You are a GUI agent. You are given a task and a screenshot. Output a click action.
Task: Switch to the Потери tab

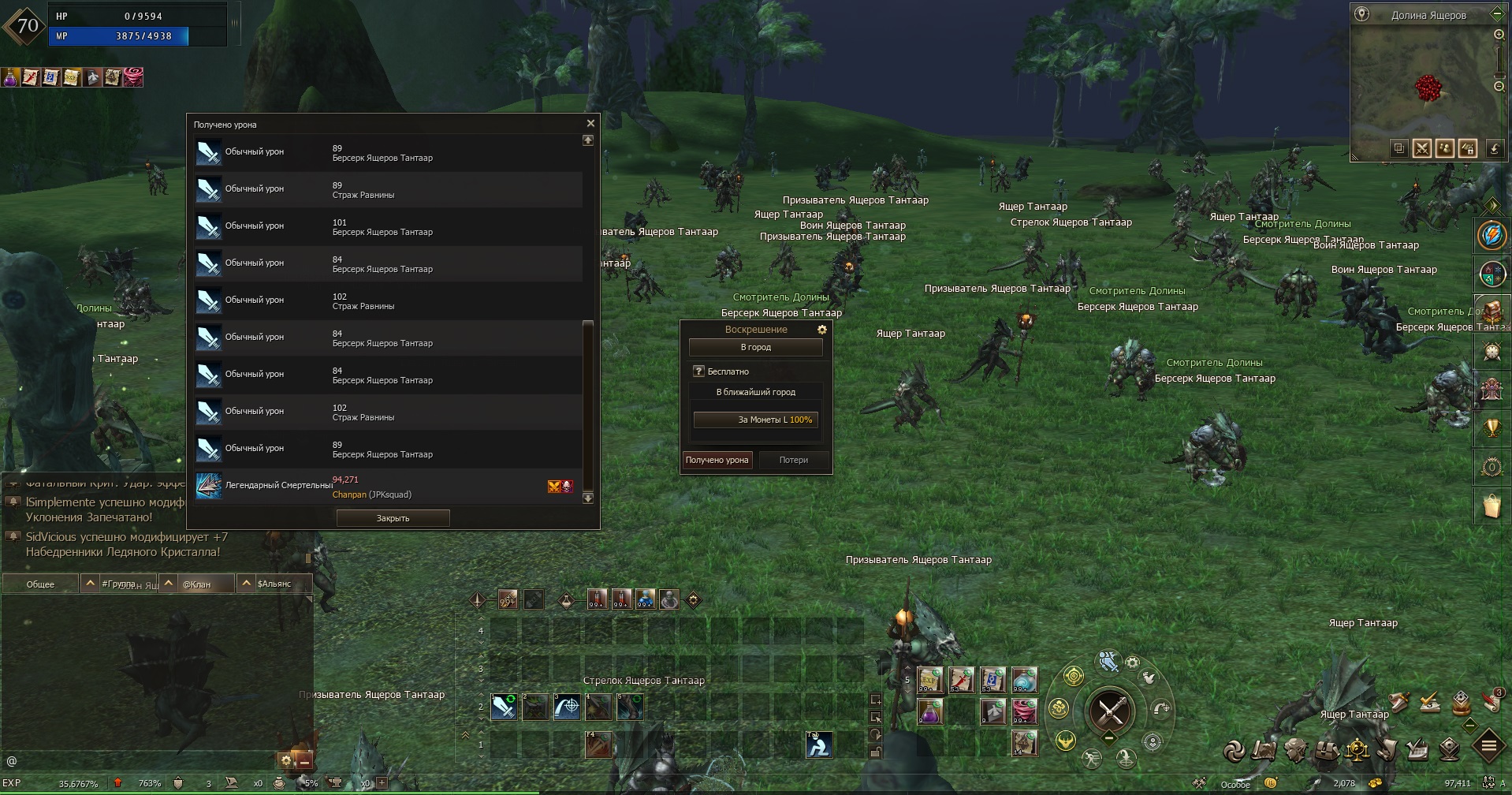[793, 460]
